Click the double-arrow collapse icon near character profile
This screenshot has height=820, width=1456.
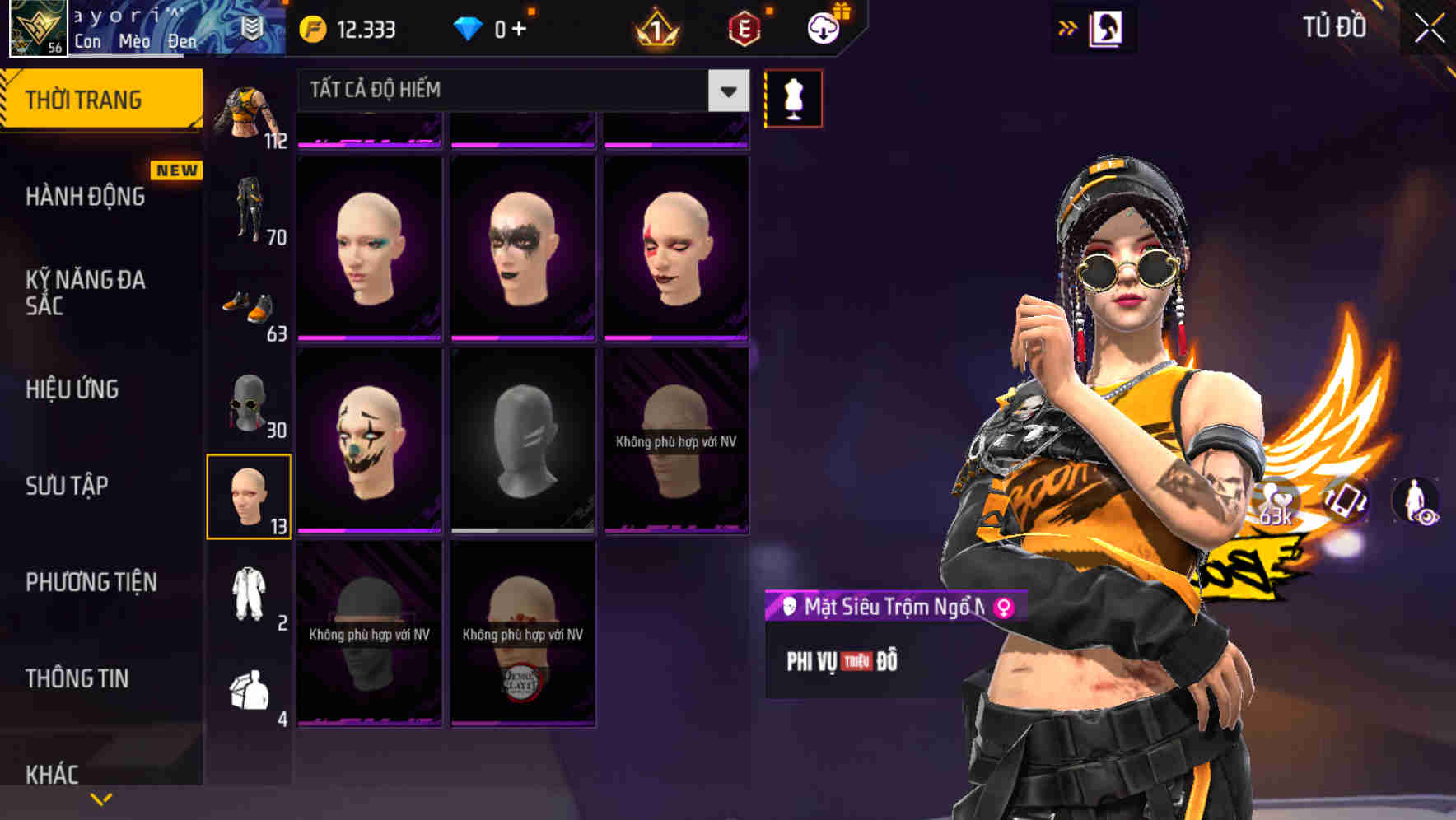pos(1068,26)
